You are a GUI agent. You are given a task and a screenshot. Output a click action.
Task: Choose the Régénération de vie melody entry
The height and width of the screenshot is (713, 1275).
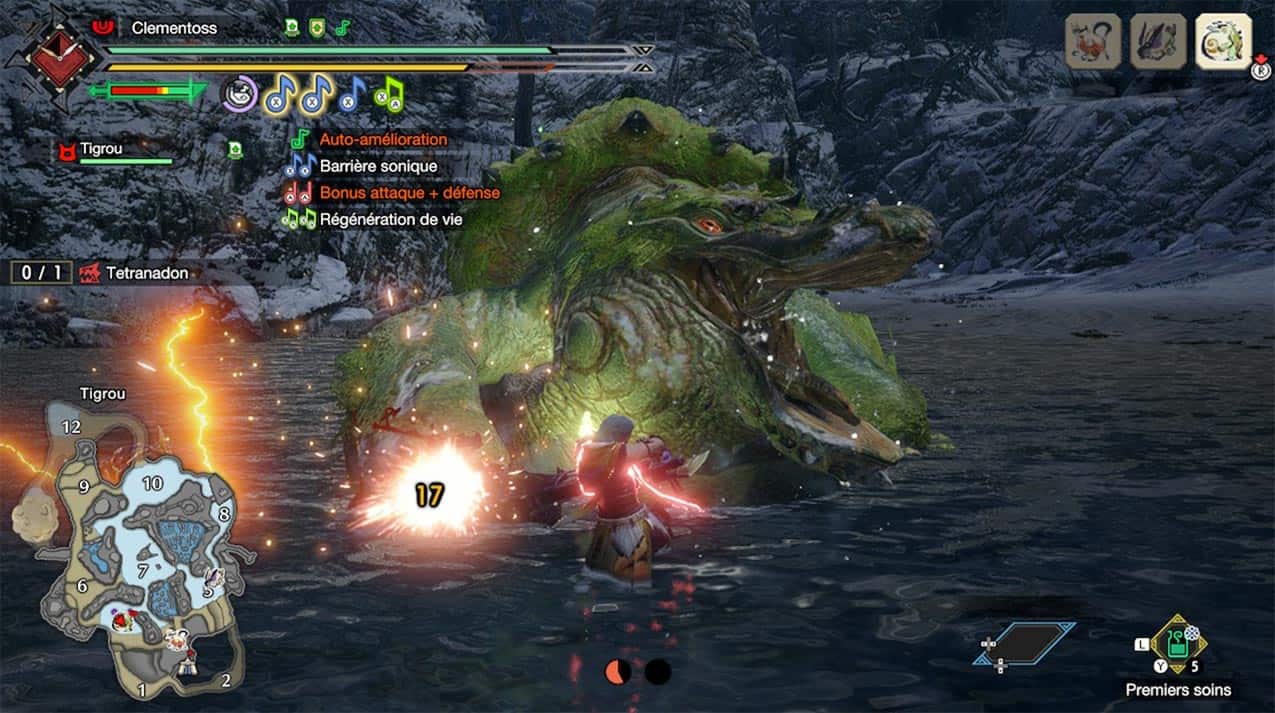(x=390, y=219)
